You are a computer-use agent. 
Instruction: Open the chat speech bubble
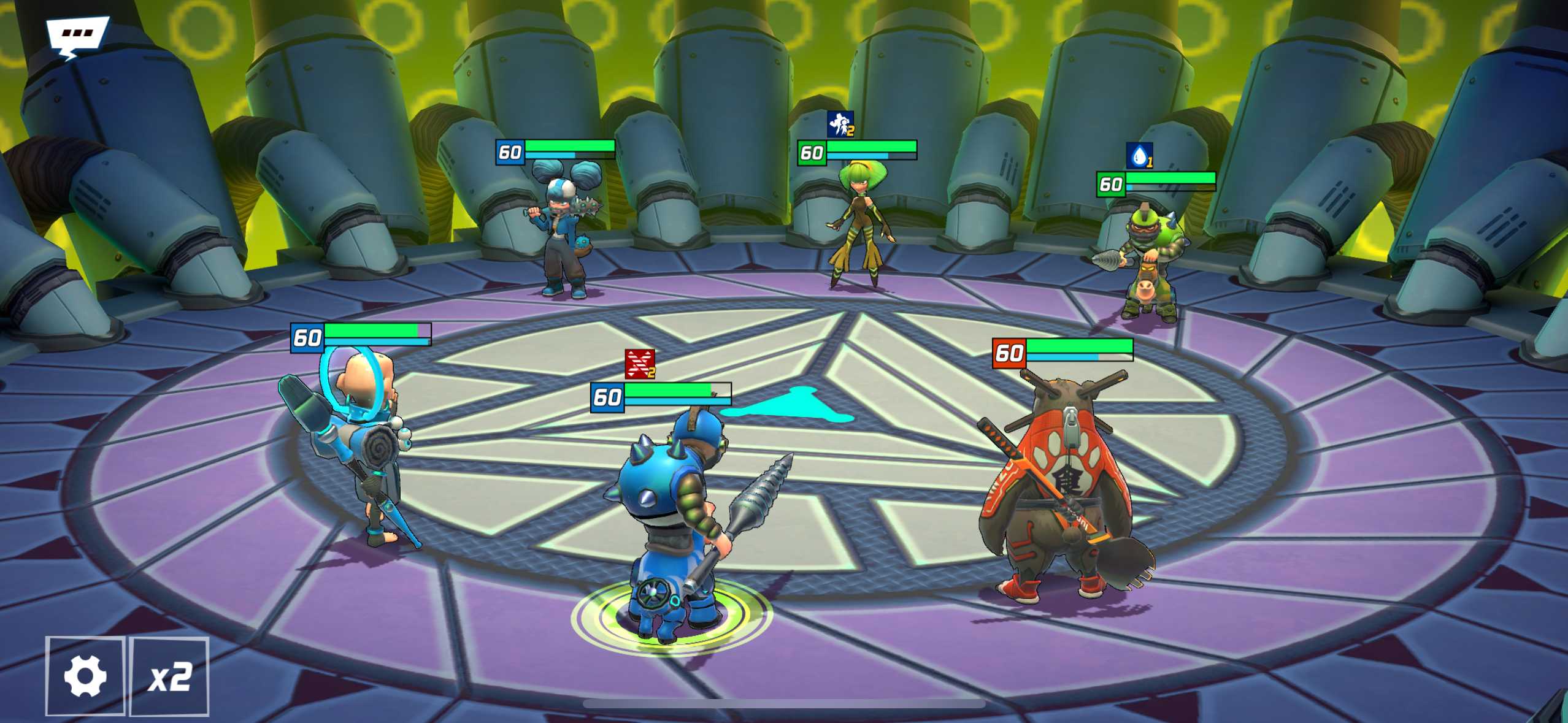(77, 36)
